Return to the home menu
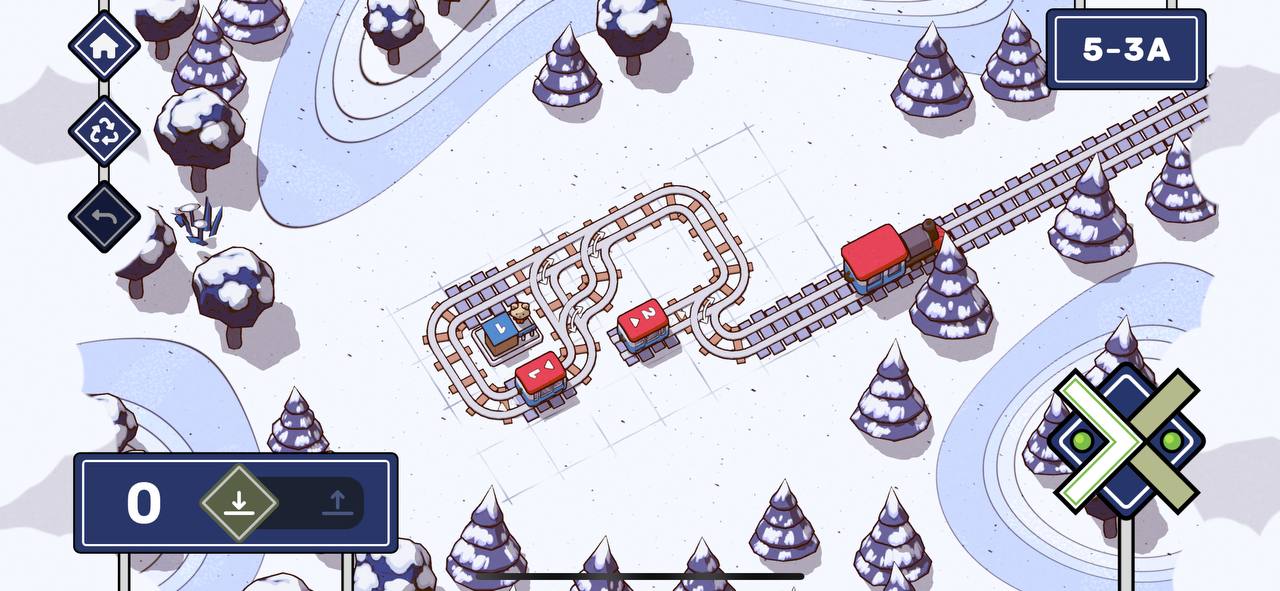This screenshot has width=1280, height=591. pyautogui.click(x=104, y=46)
